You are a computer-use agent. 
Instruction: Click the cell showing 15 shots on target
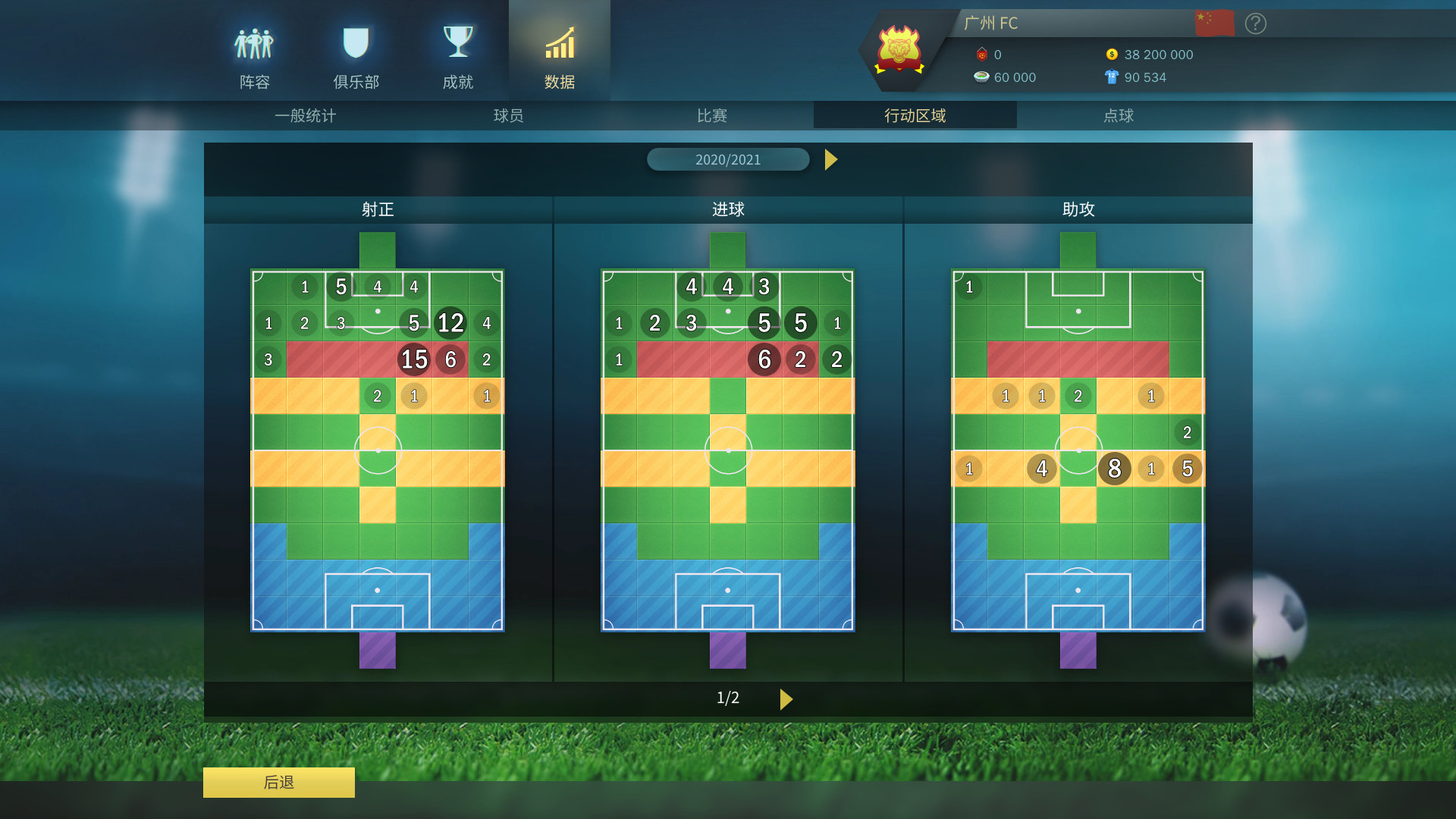[x=413, y=359]
